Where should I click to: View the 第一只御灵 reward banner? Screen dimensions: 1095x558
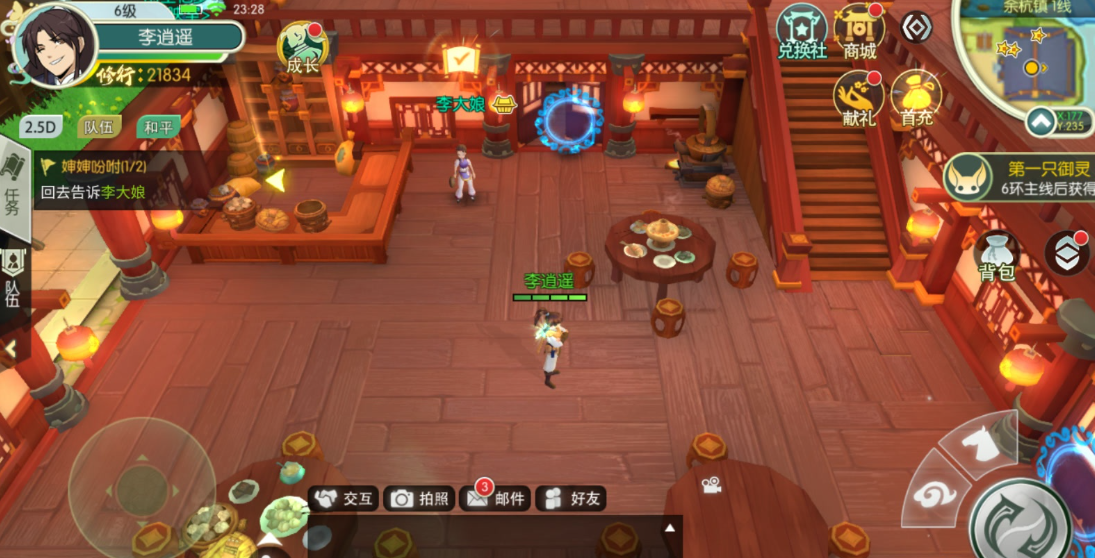tap(1020, 177)
